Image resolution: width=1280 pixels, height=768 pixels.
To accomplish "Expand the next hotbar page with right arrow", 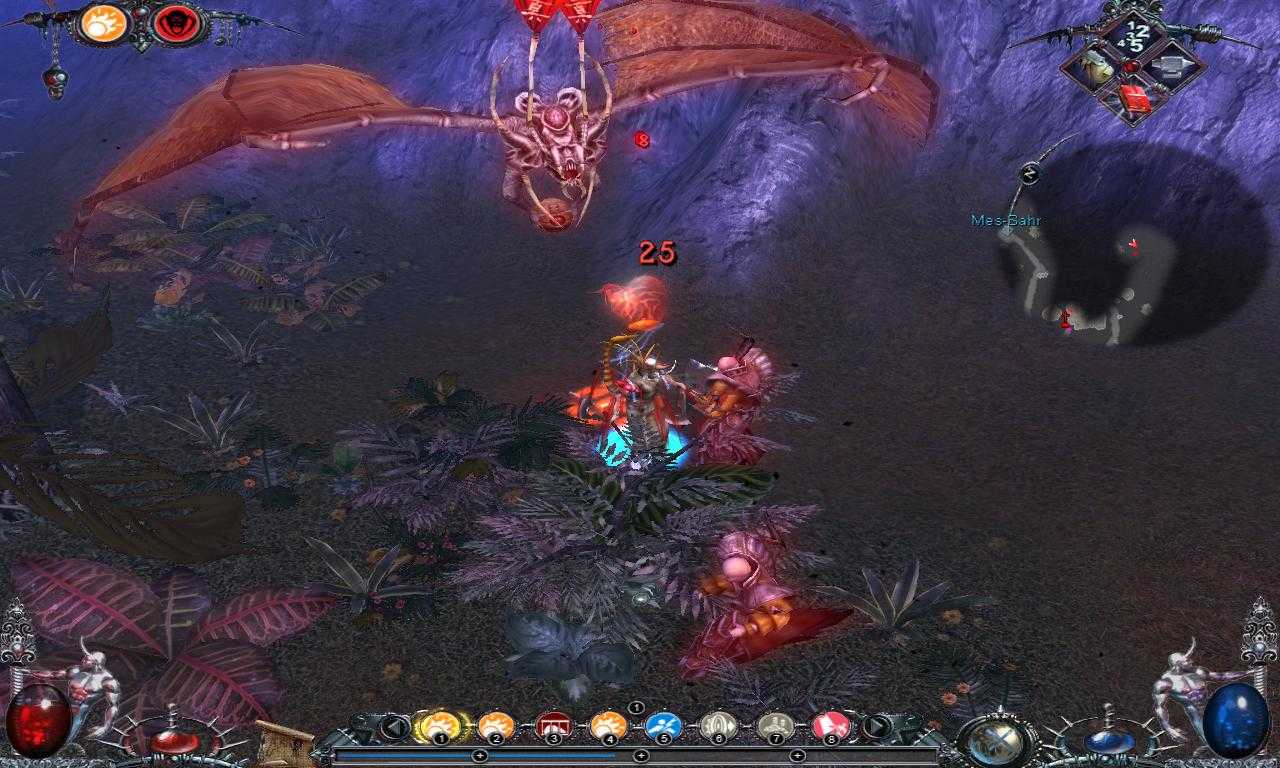I will [x=877, y=725].
